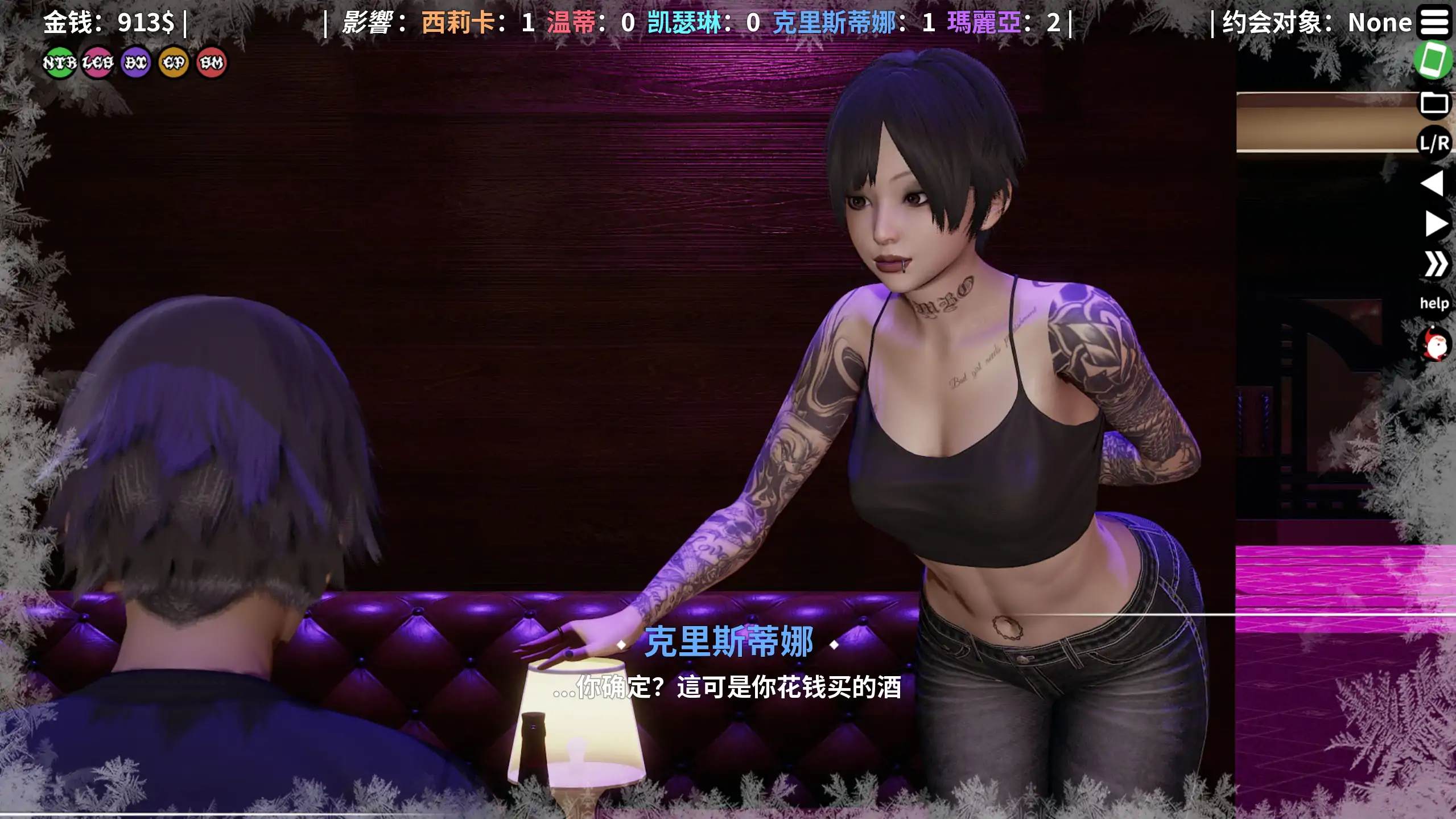The image size is (1456, 819).
Task: Toggle the pink LES content badge
Action: [98, 63]
